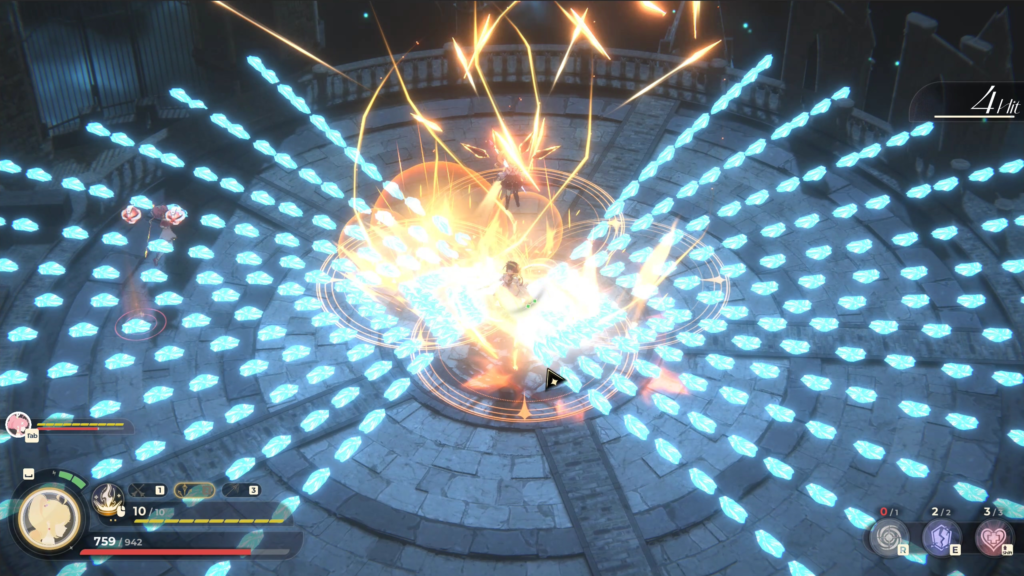
Task: Activate the swirling vortex target ability
Action: tap(887, 537)
